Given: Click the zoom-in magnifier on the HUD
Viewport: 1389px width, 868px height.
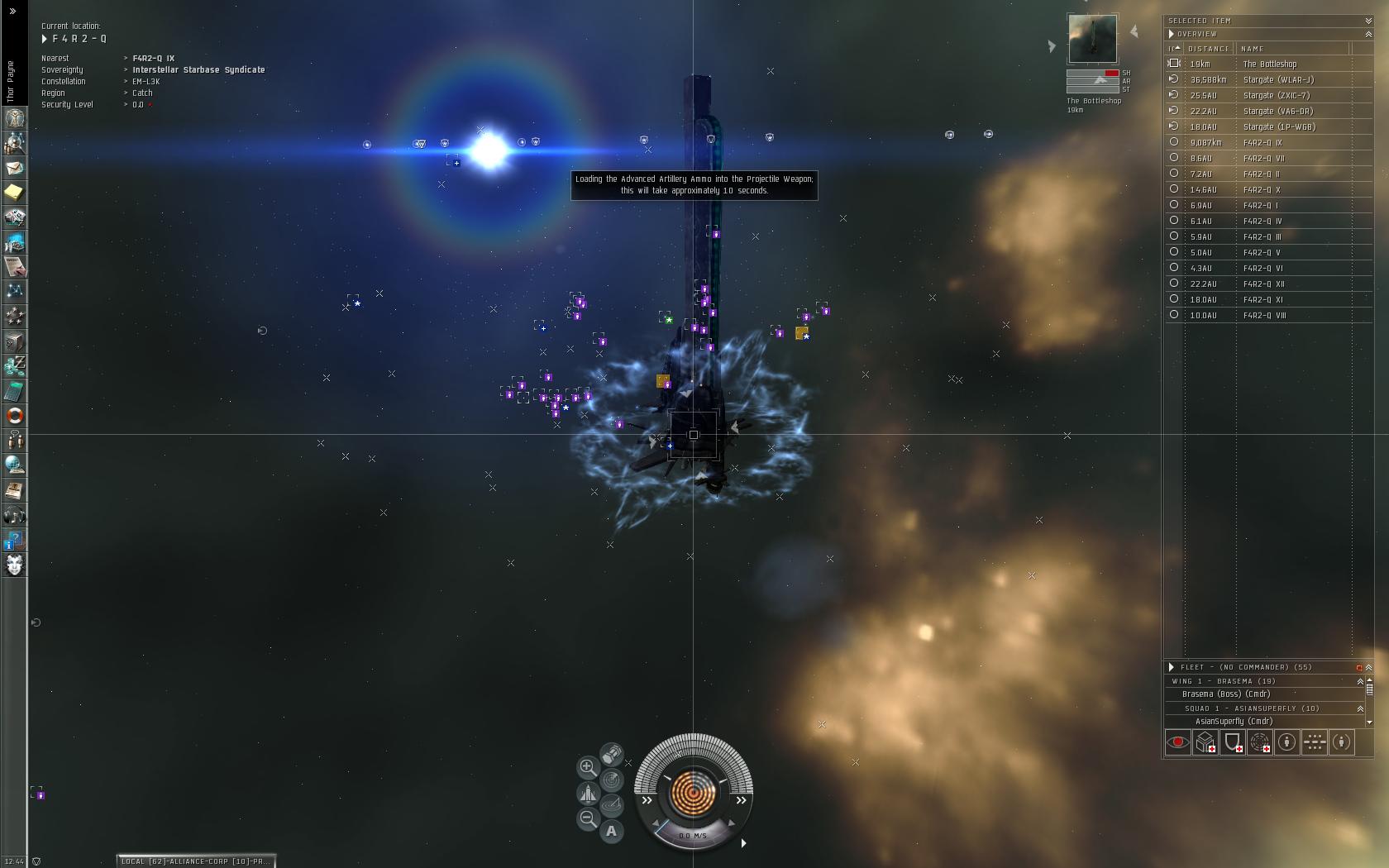Looking at the screenshot, I should click(587, 767).
